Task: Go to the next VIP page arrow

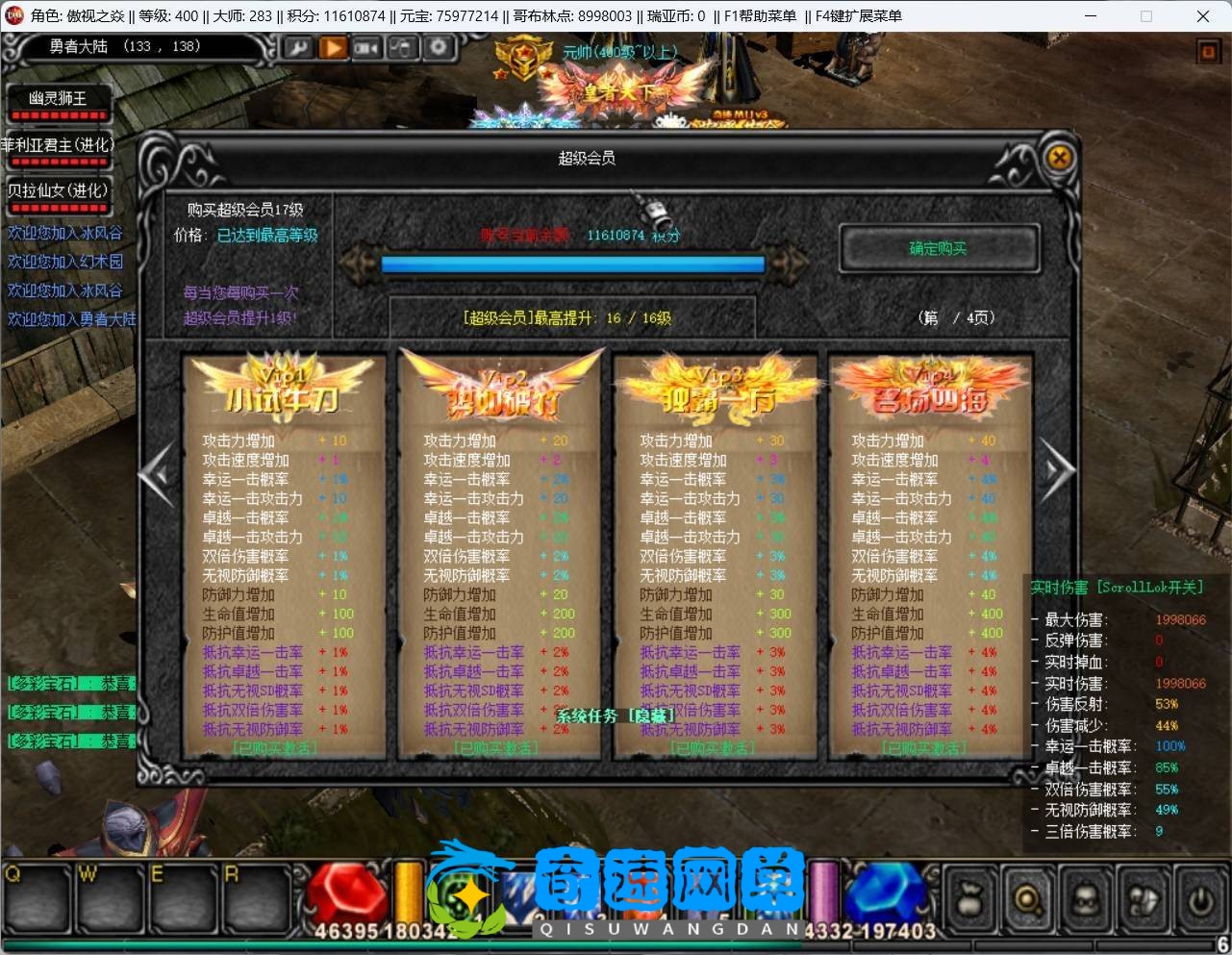Action: 1056,470
